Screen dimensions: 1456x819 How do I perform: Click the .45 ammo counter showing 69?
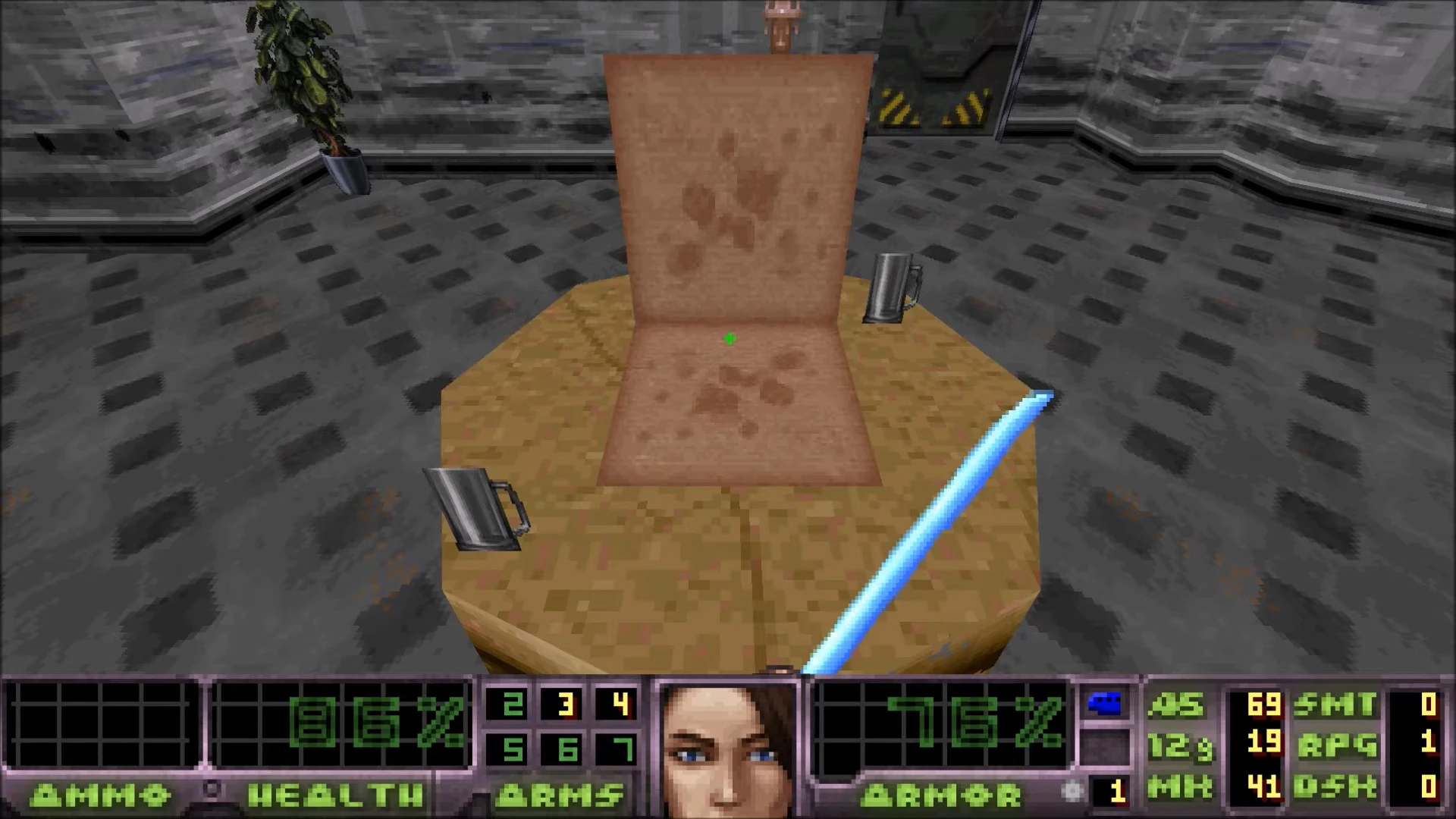coord(1263,704)
